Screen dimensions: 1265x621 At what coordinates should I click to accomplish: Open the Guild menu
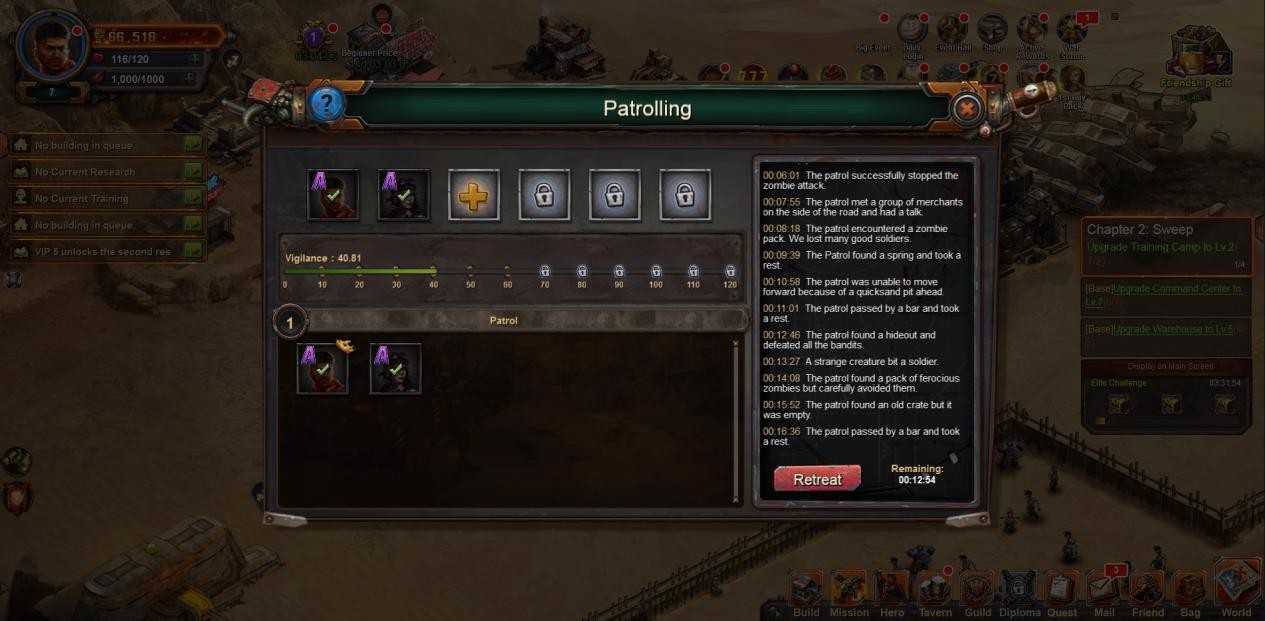(x=977, y=595)
